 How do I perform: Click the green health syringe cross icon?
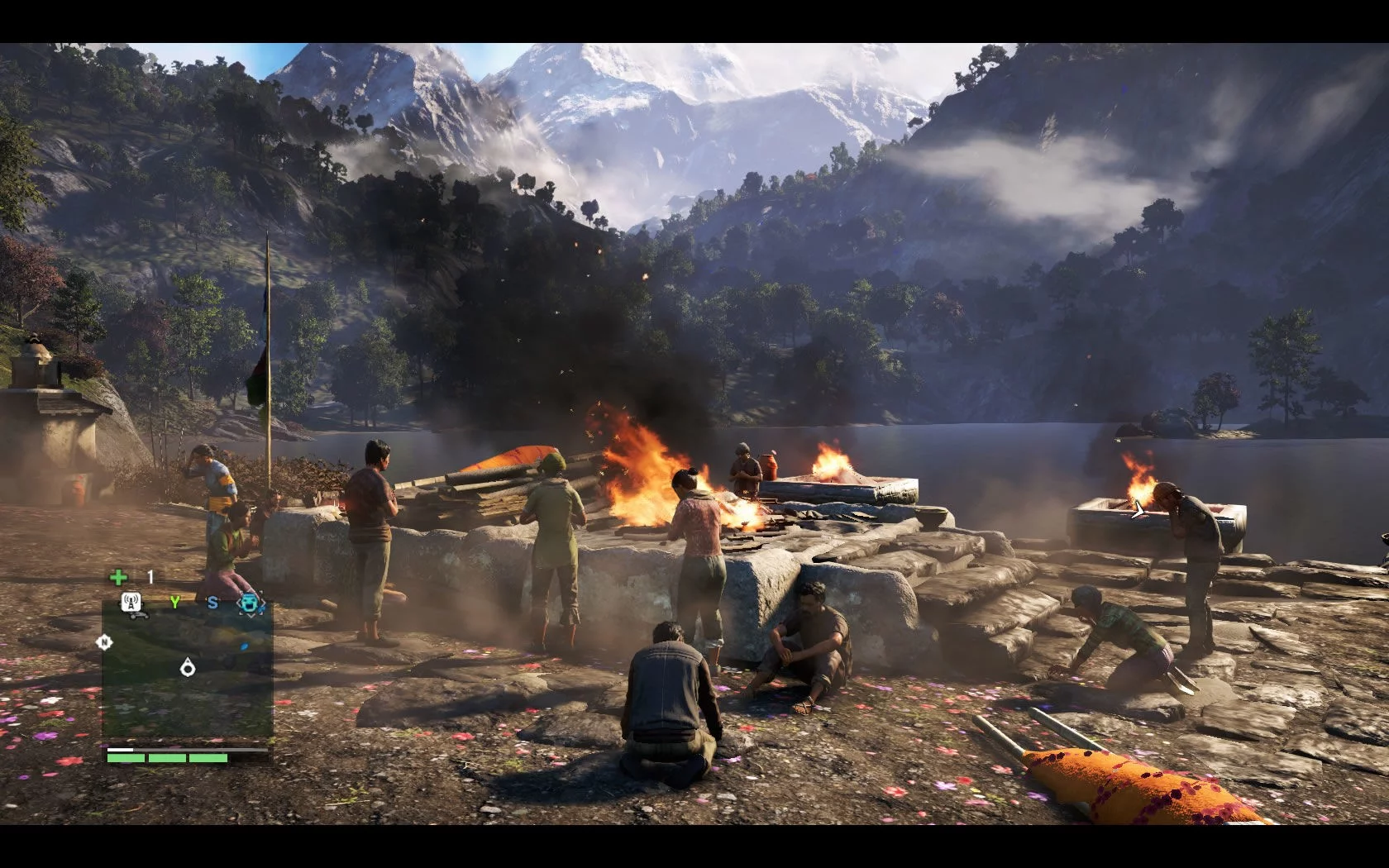pyautogui.click(x=119, y=577)
